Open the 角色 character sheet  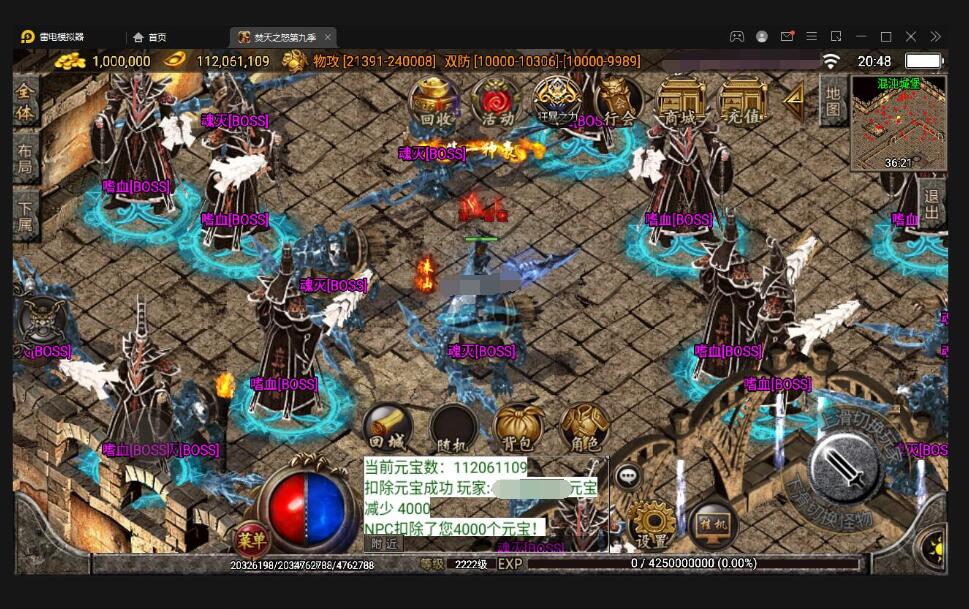(584, 428)
